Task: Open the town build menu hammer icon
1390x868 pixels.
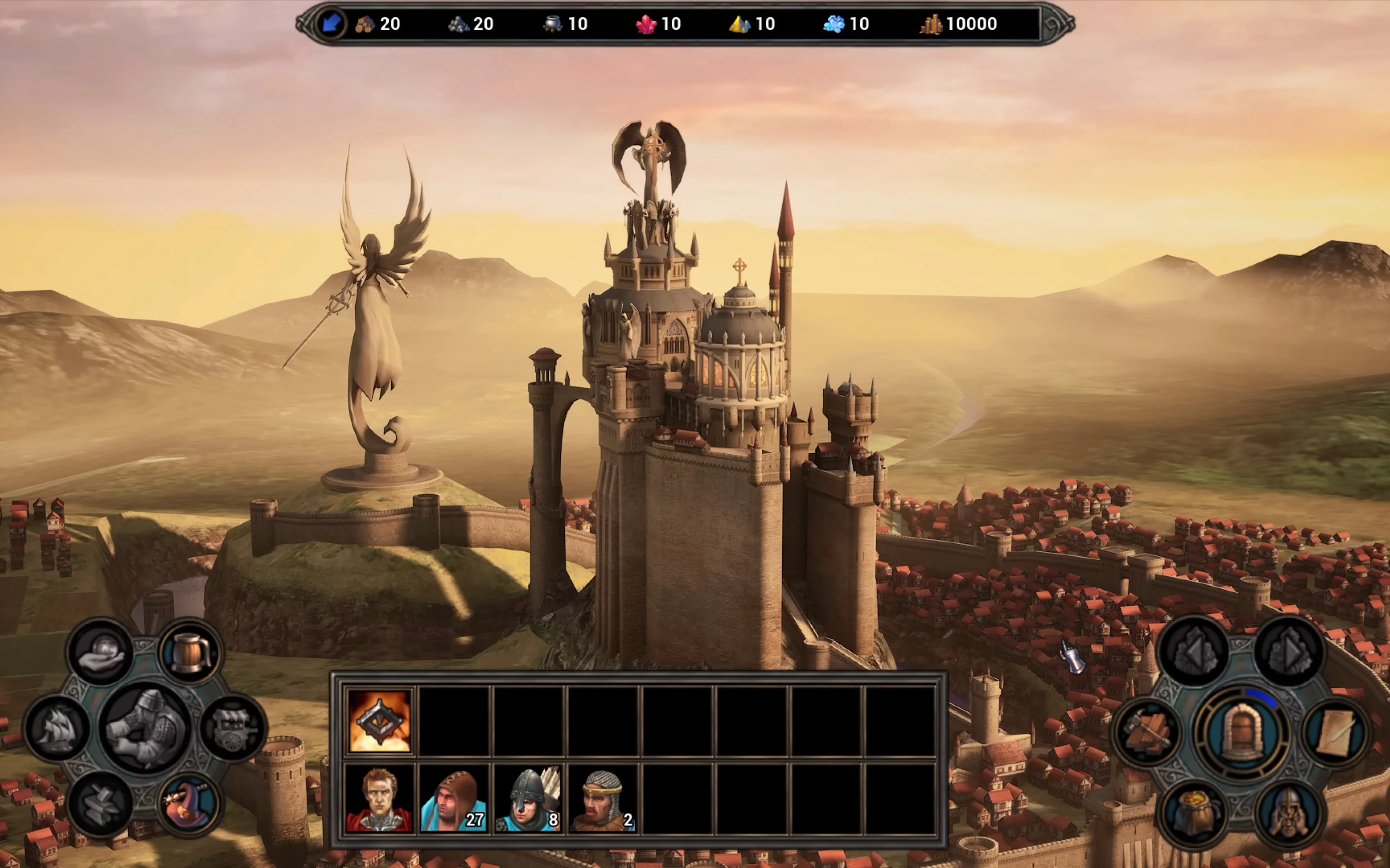Action: click(1147, 732)
